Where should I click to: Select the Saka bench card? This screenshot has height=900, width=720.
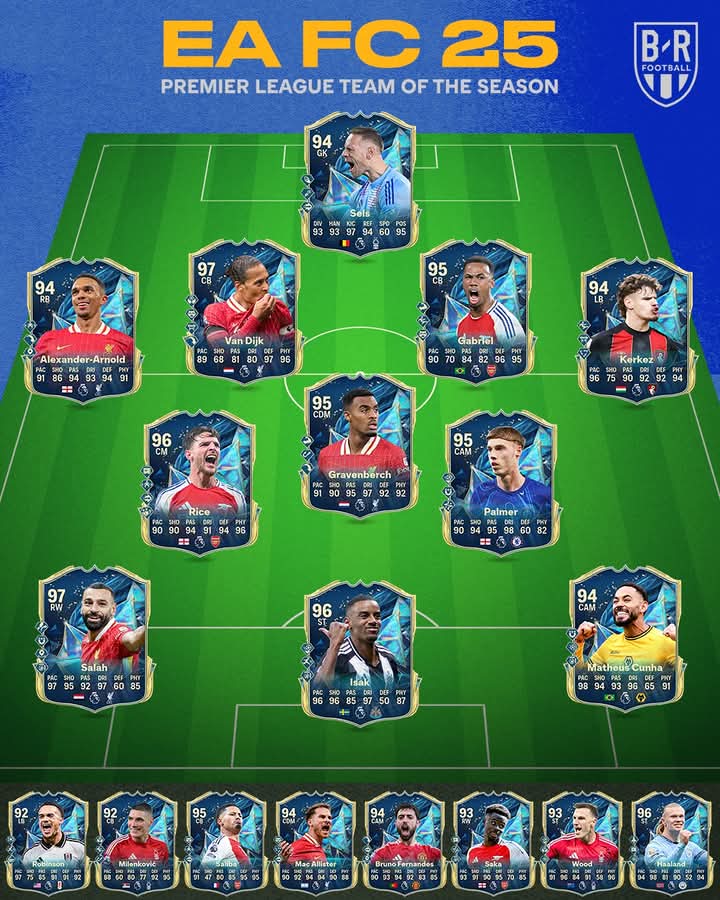point(493,841)
